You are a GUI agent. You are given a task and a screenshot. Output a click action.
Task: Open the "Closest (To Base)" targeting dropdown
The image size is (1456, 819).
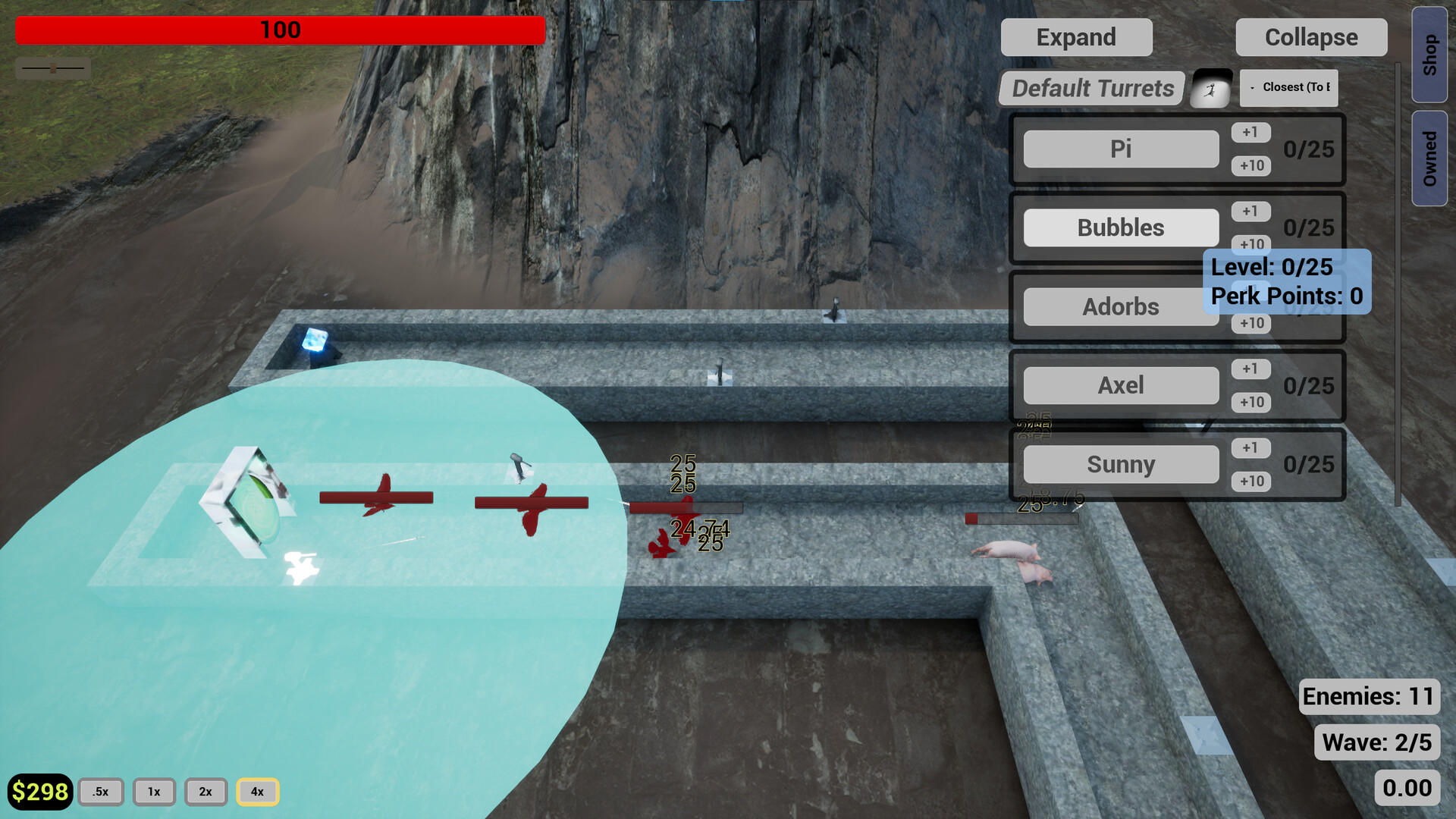[x=1289, y=87]
